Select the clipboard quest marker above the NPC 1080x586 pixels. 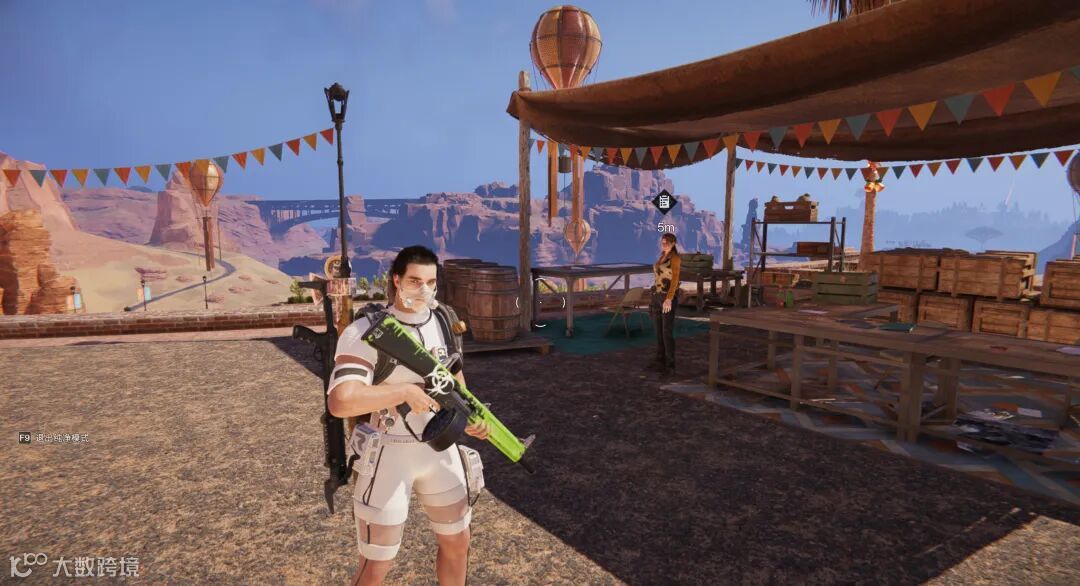[x=663, y=202]
